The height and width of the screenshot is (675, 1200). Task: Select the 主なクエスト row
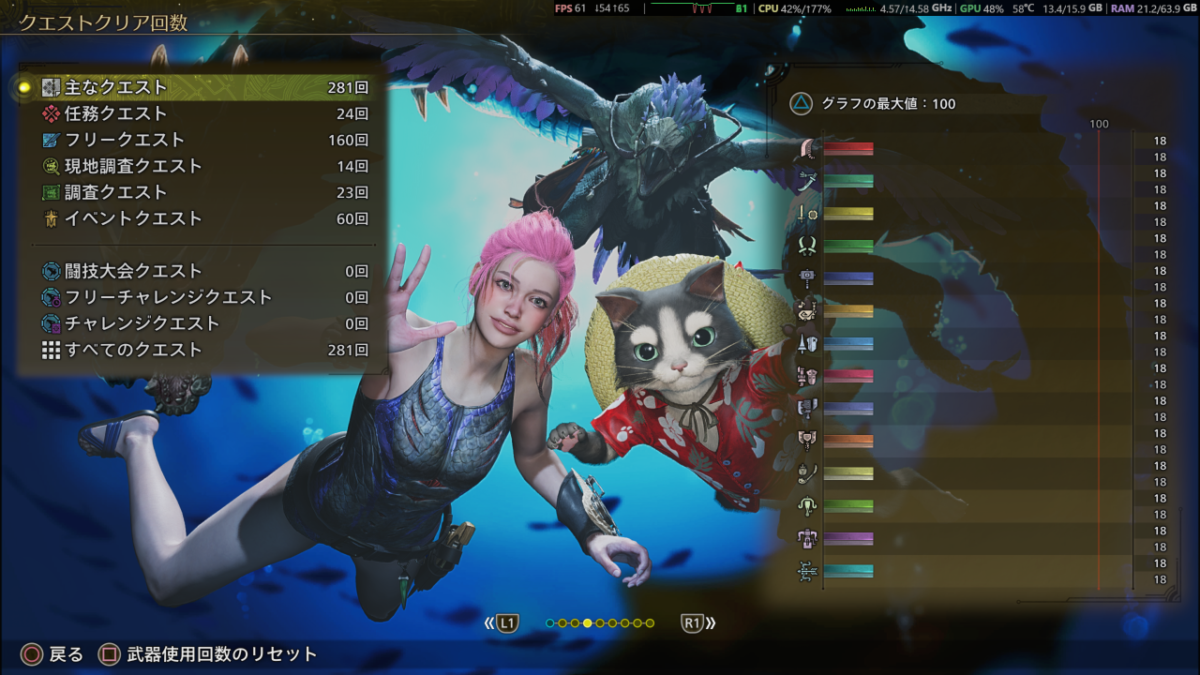(x=200, y=88)
